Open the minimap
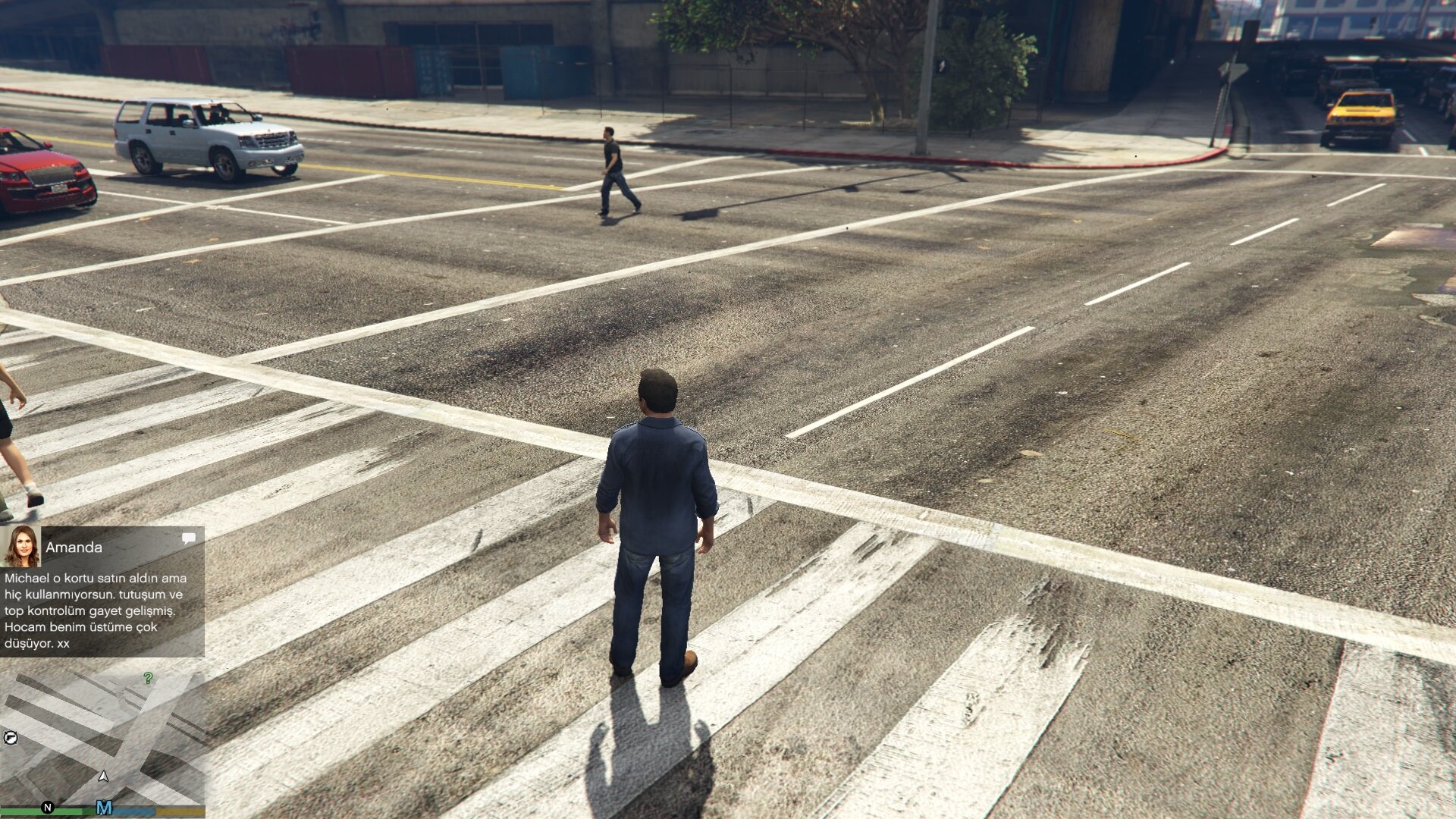The height and width of the screenshot is (819, 1456). 102,739
